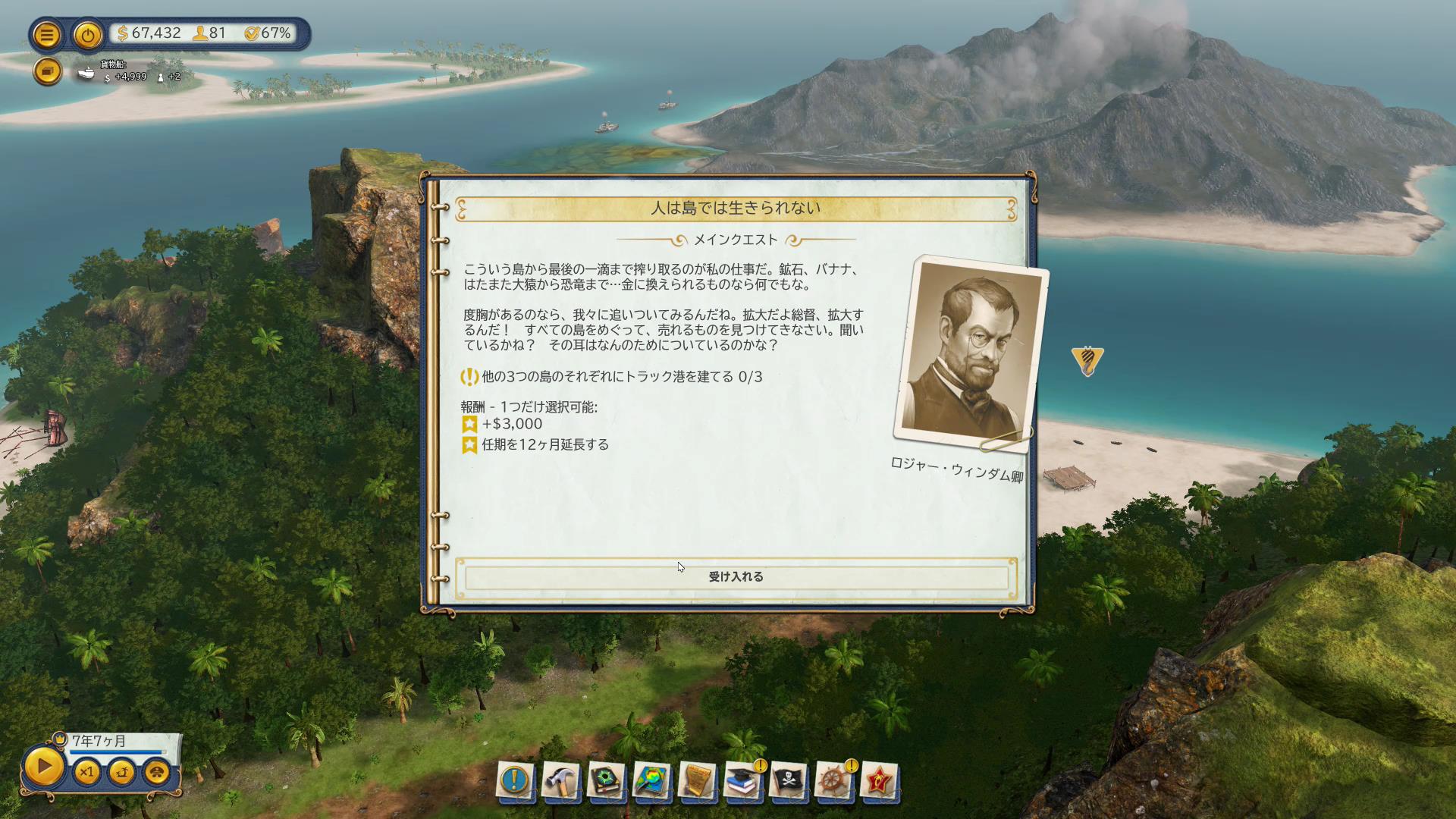Click the crown icon beside the date
This screenshot has width=1456, height=819.
pos(59,738)
